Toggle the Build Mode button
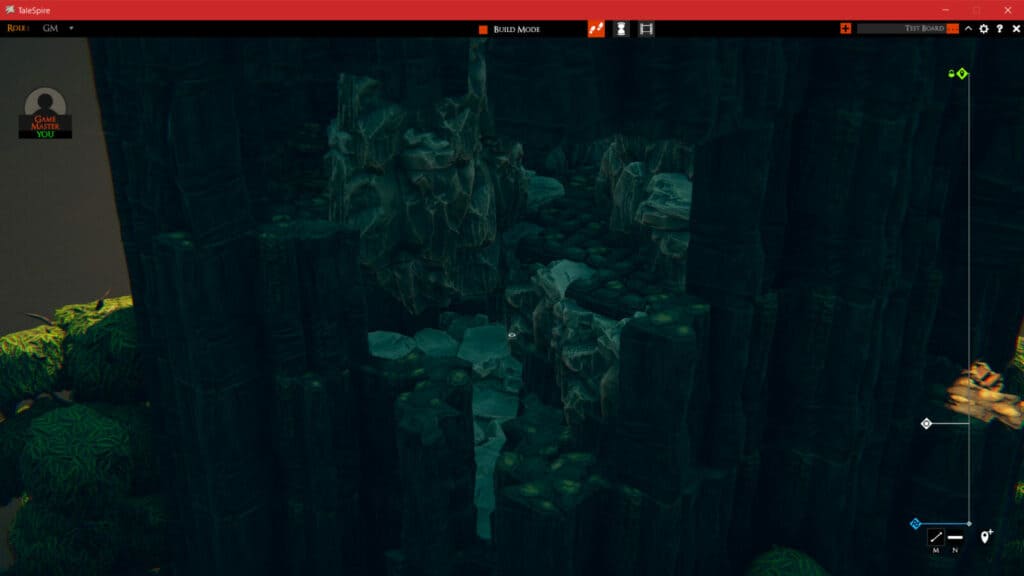Viewport: 1024px width, 576px height. 510,29
